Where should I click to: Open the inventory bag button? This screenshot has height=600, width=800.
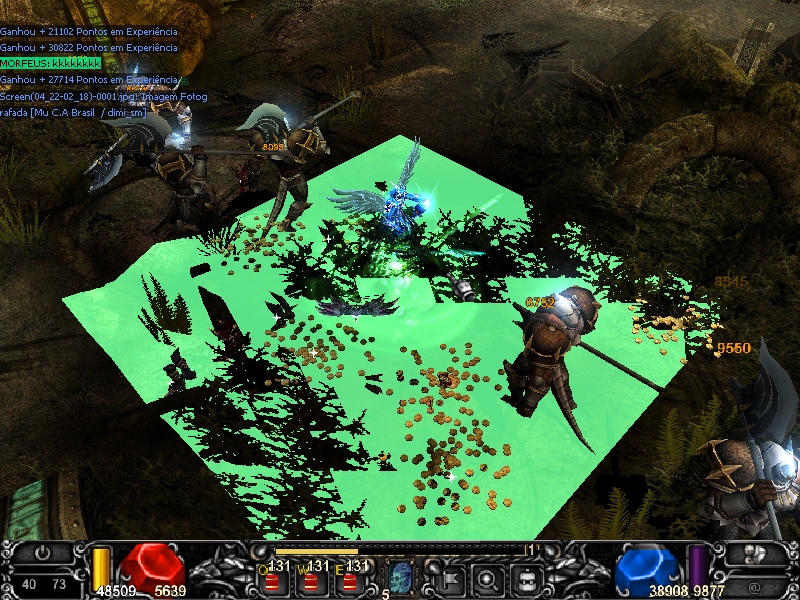point(527,577)
